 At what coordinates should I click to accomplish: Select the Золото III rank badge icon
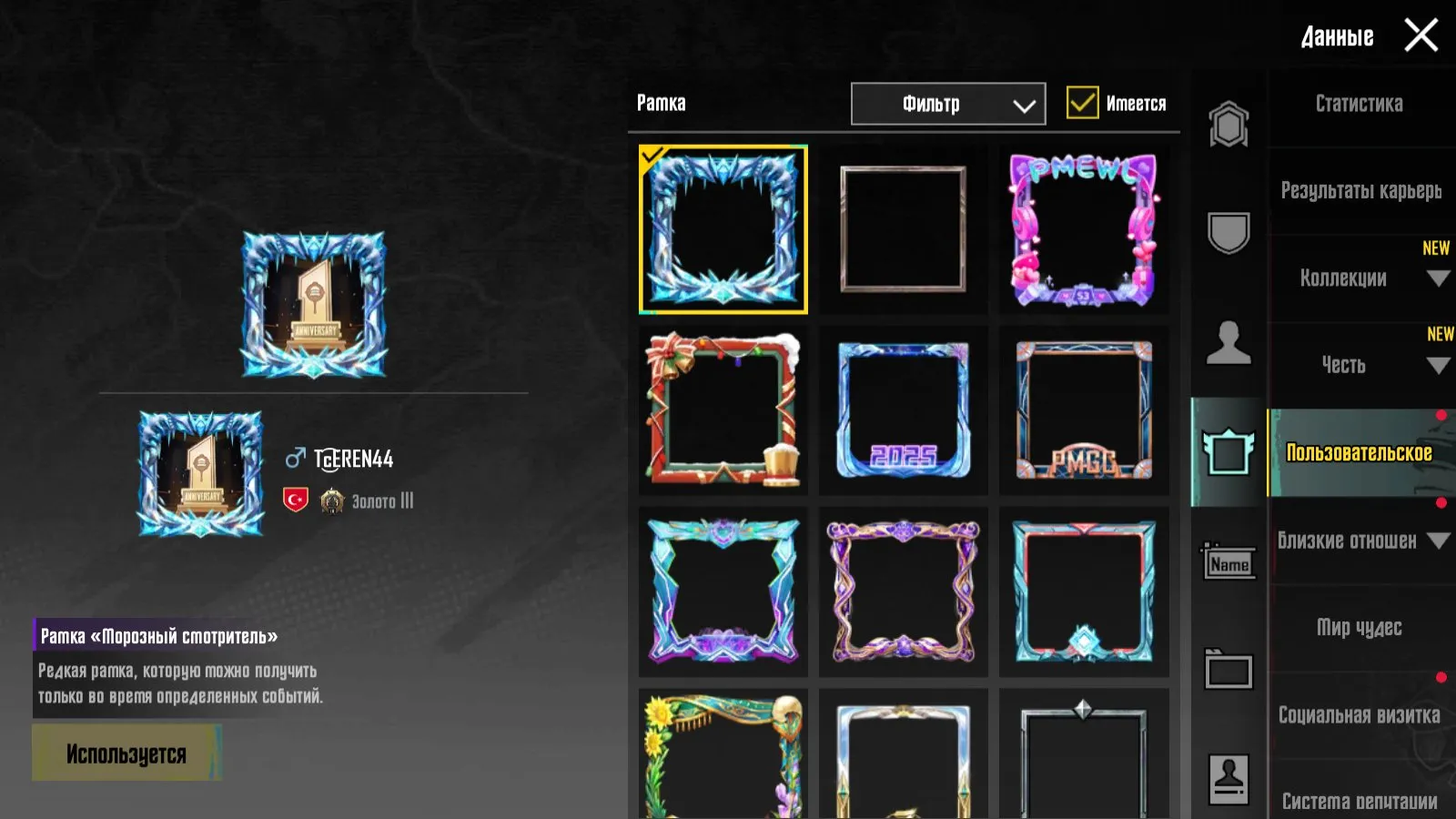tap(331, 500)
